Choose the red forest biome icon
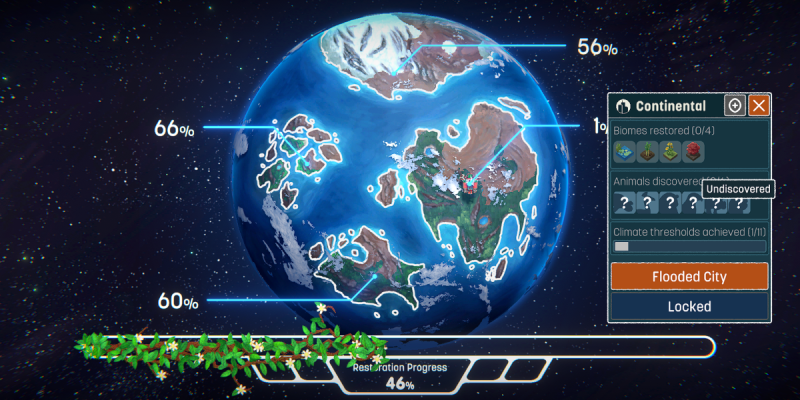Viewport: 800px width, 400px height. click(x=692, y=151)
